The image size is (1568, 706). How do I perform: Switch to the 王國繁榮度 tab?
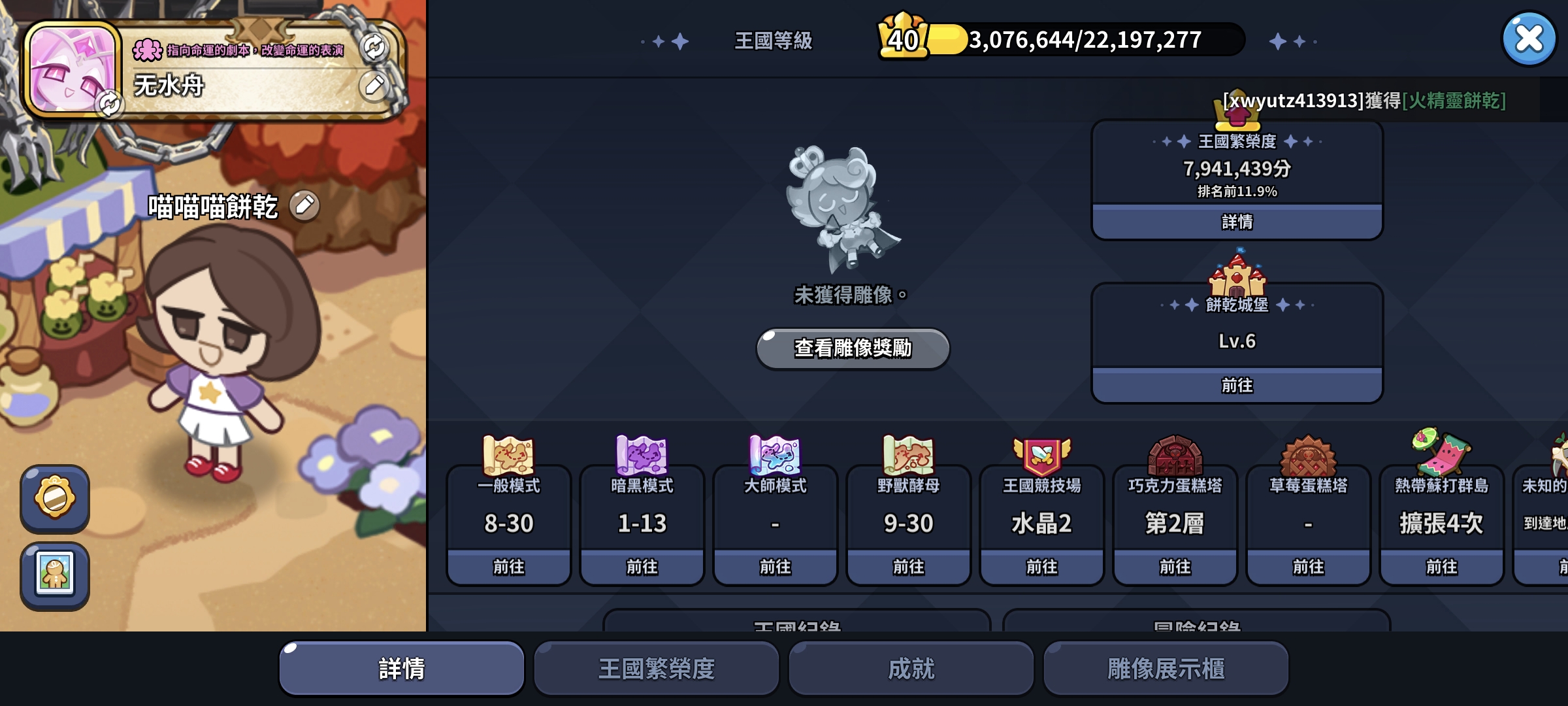point(655,667)
